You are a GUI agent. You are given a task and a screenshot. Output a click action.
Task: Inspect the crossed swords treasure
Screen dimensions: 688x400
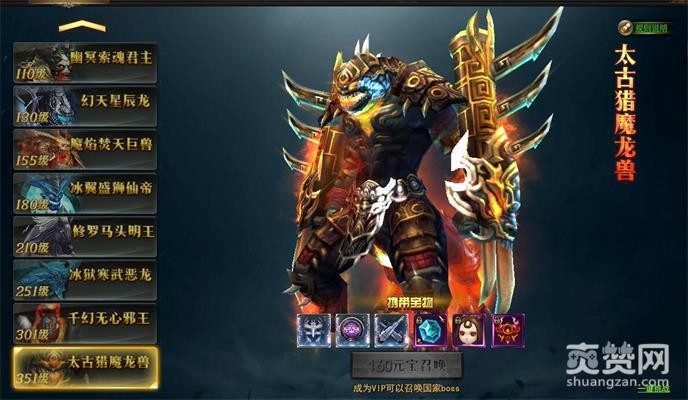point(390,329)
